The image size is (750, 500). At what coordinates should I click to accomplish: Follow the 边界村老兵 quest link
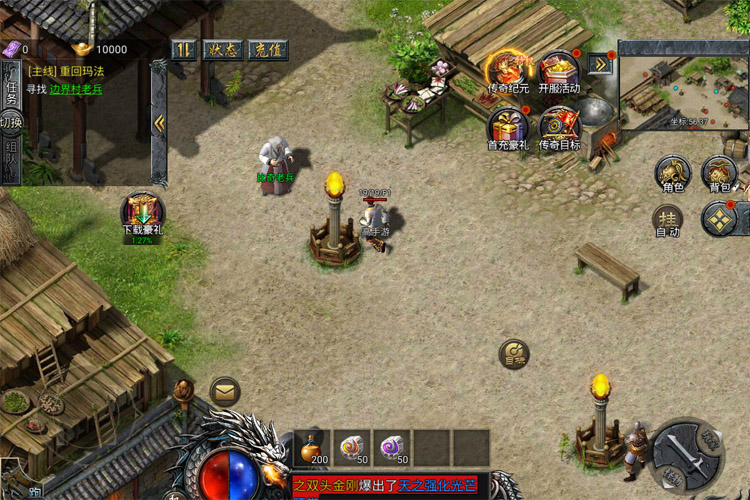coord(76,89)
